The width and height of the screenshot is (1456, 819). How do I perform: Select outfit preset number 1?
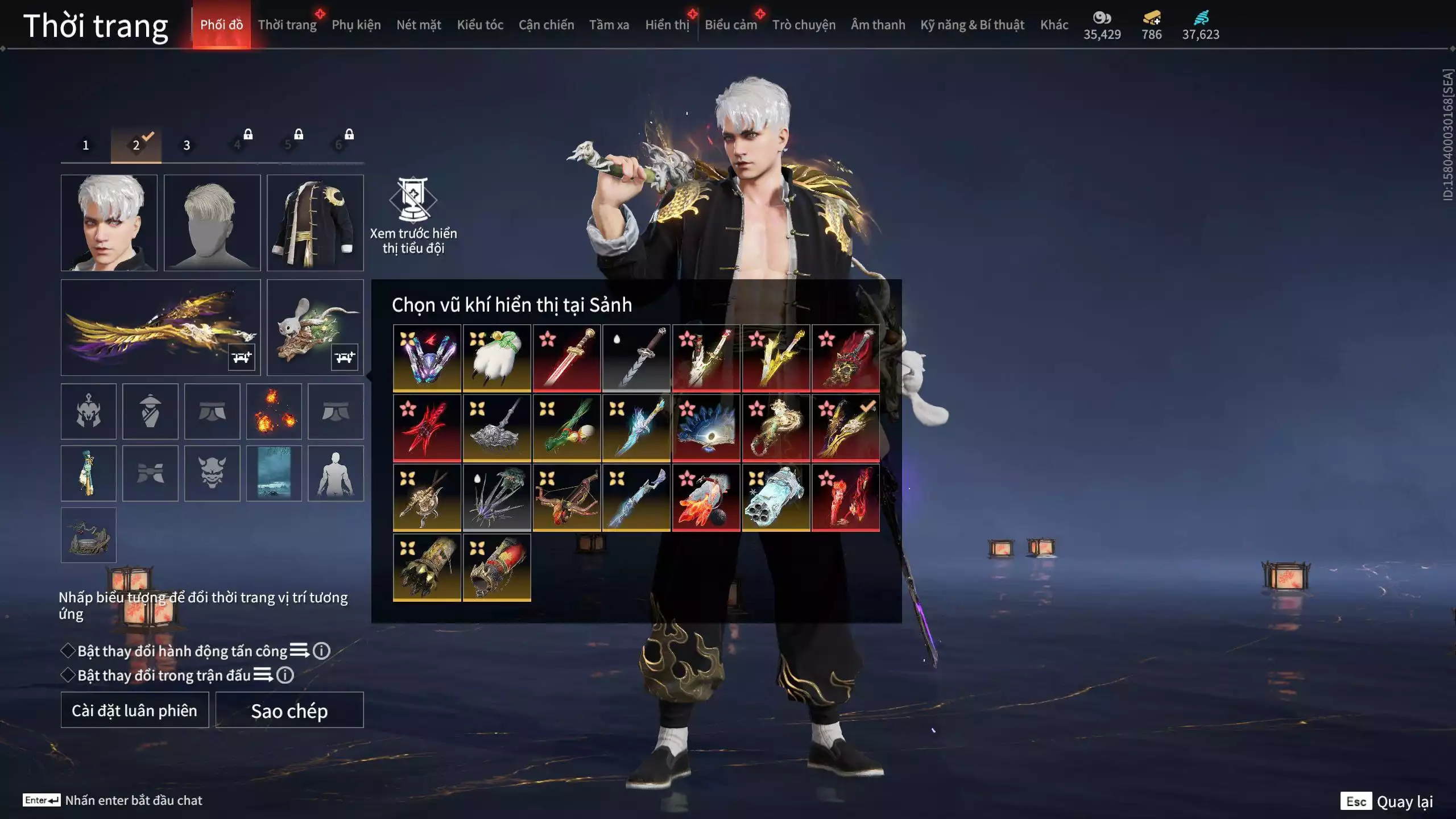(x=86, y=145)
